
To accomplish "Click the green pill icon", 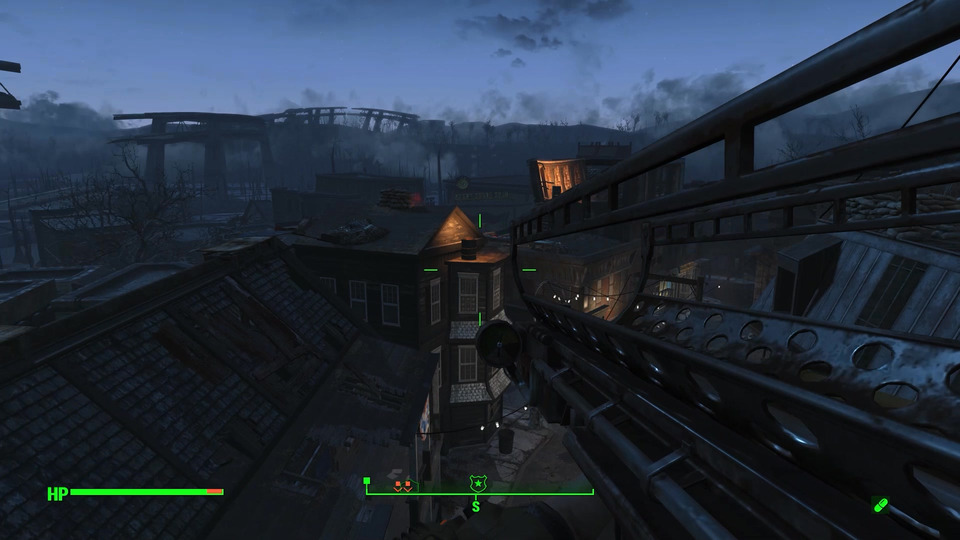I will [880, 505].
